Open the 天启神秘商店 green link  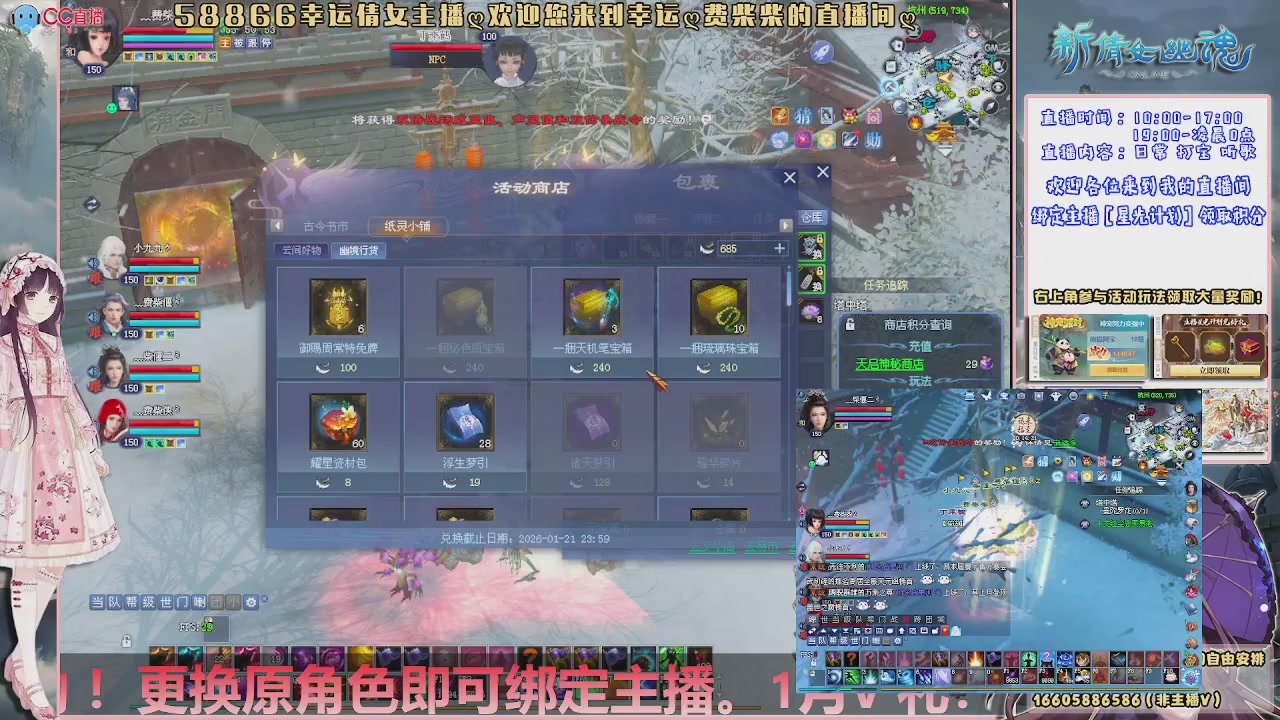(x=891, y=364)
